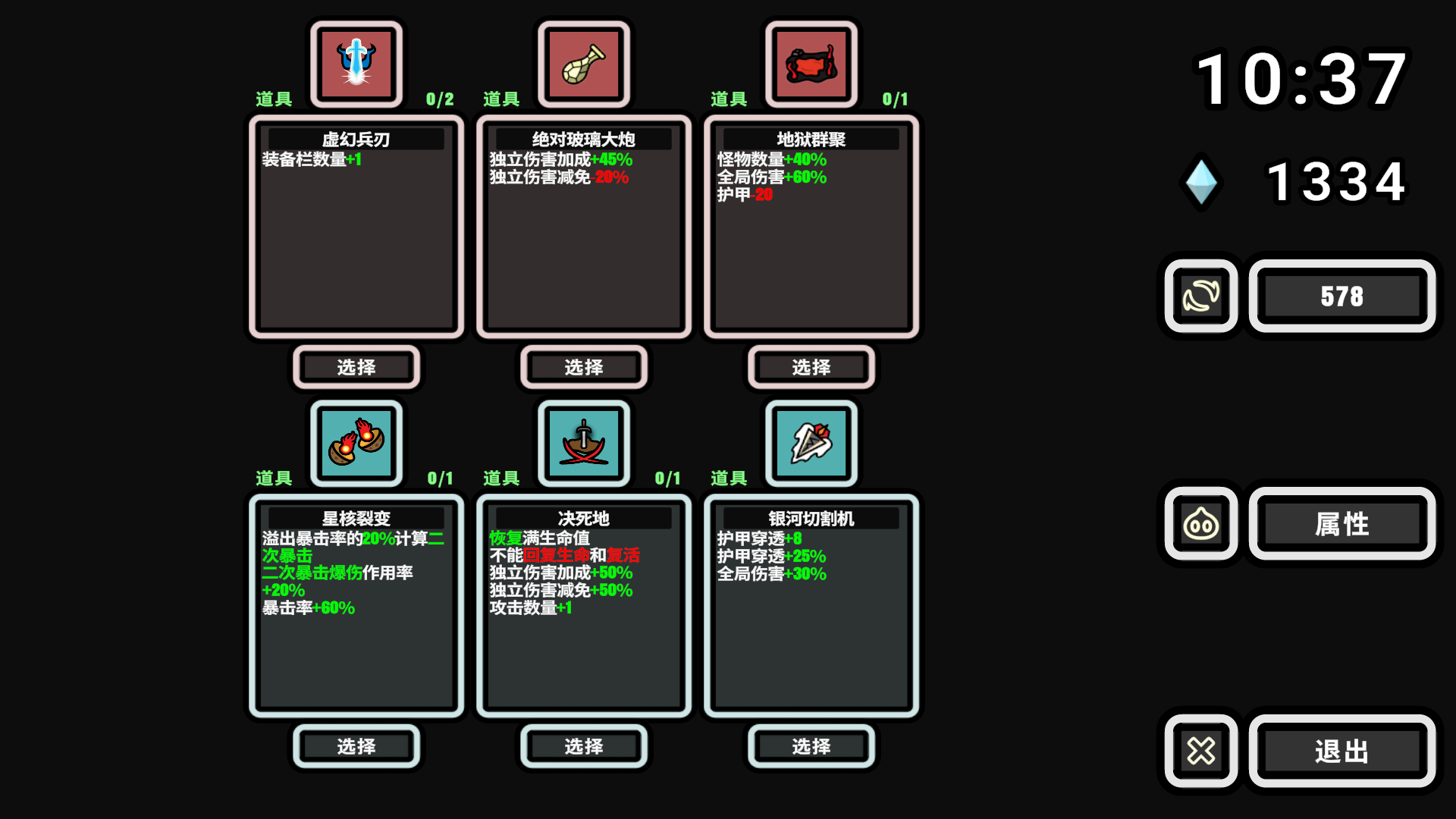
Task: Open the 星核裂变 description card
Action: (356, 605)
